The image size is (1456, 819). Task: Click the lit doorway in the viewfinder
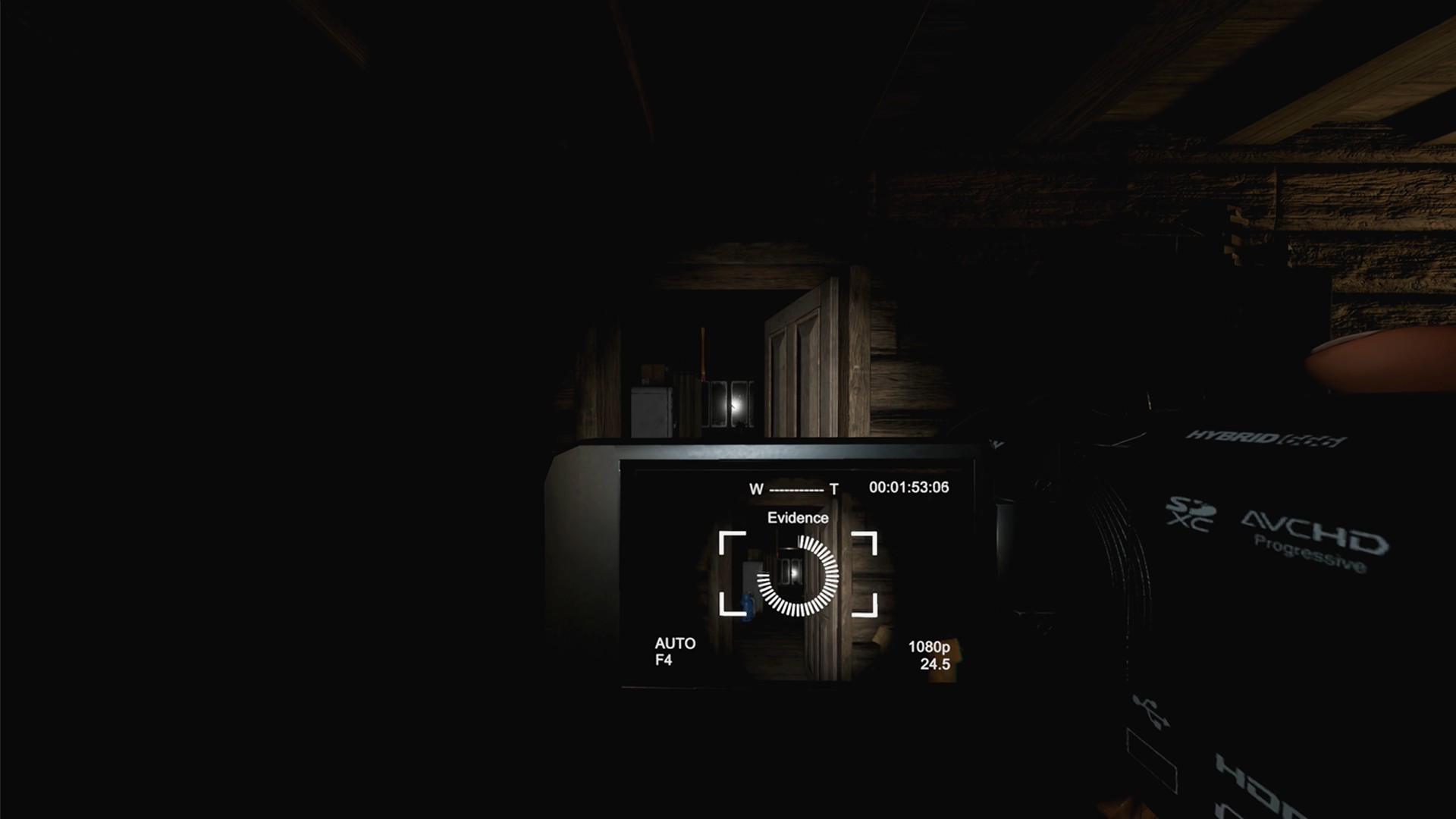[x=795, y=575]
